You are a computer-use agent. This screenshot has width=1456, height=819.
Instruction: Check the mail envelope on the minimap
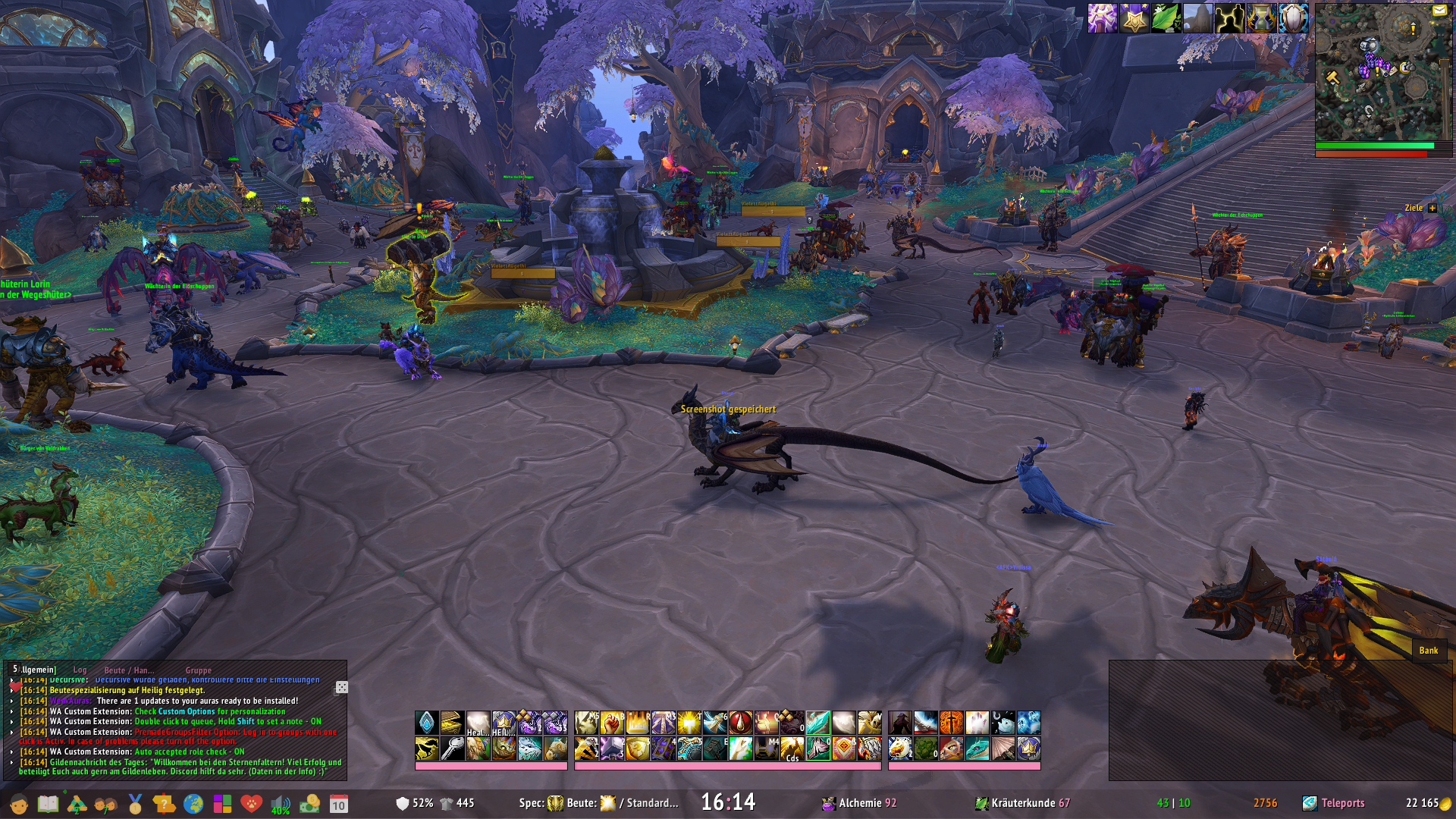pos(1439,11)
